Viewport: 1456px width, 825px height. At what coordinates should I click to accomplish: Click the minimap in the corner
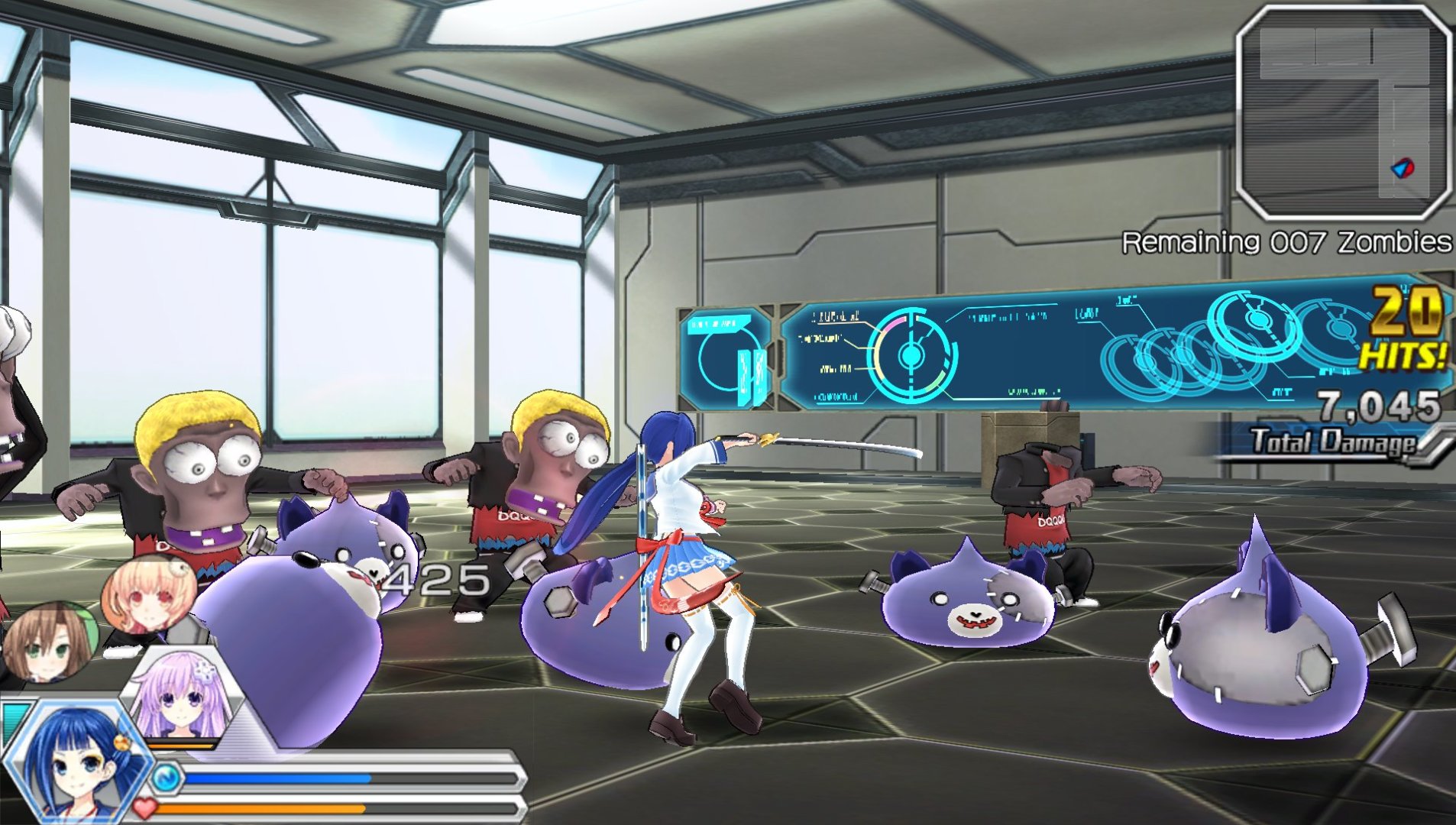pos(1343,113)
